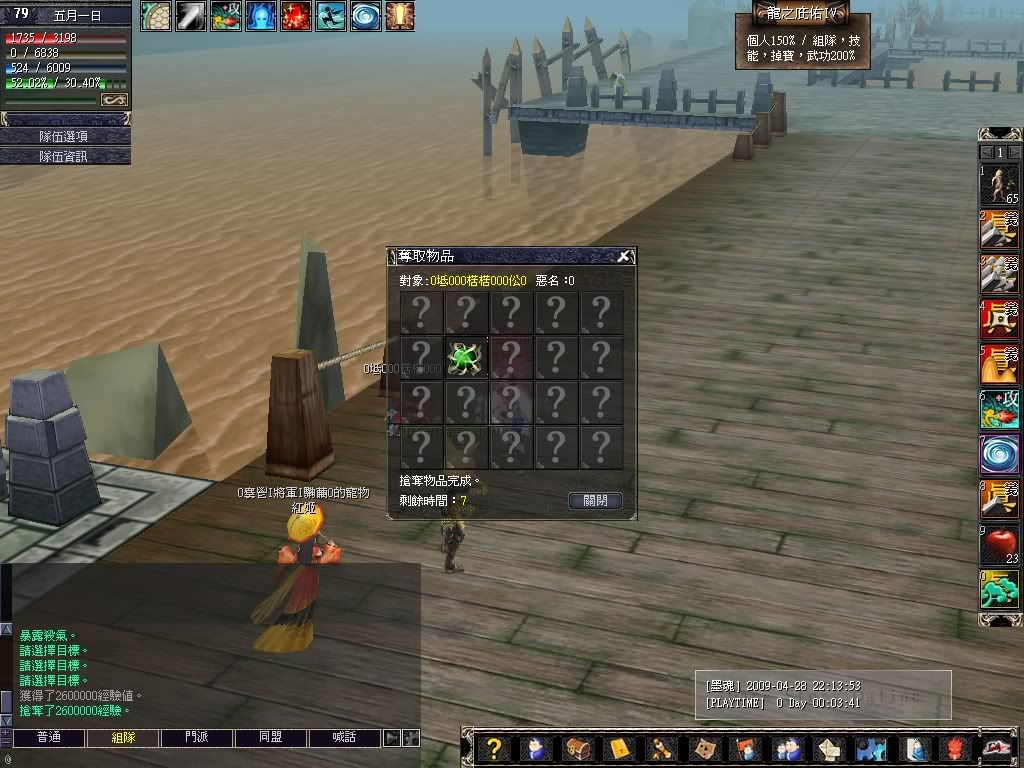
Task: Click the red demon mask icon
Action: (x=958, y=748)
